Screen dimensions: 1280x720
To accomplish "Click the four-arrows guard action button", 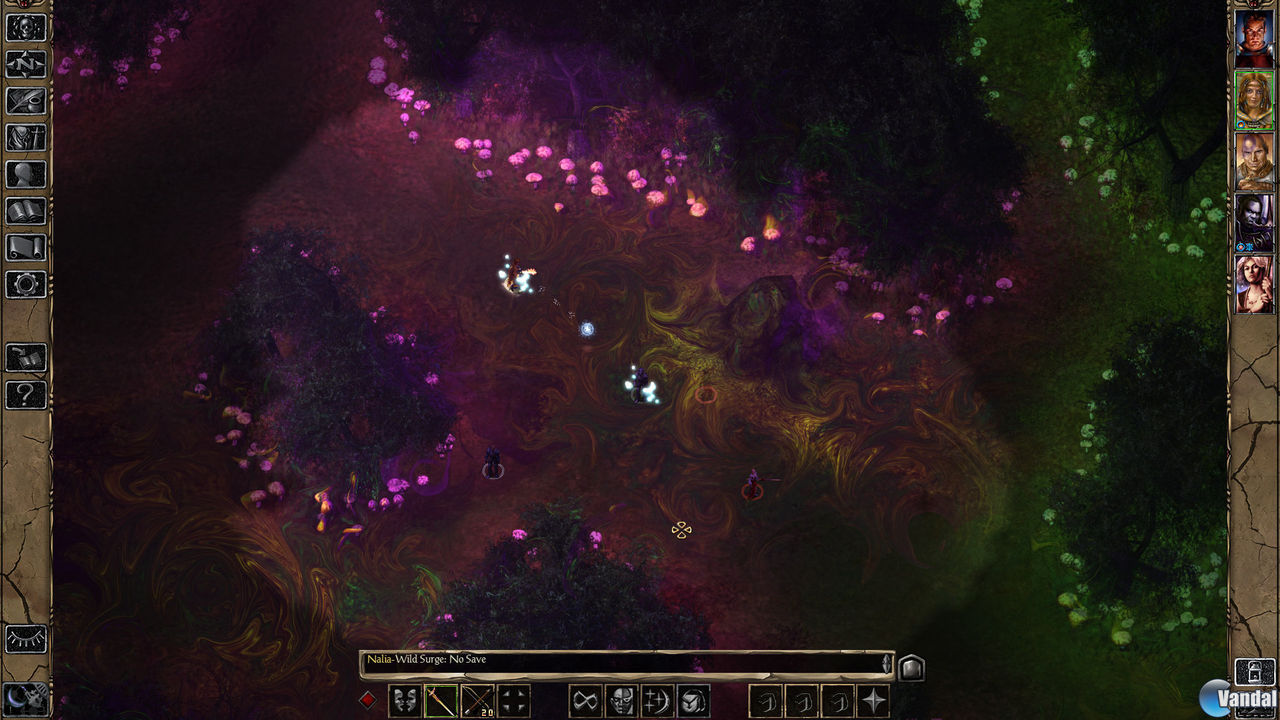I will click(x=514, y=700).
